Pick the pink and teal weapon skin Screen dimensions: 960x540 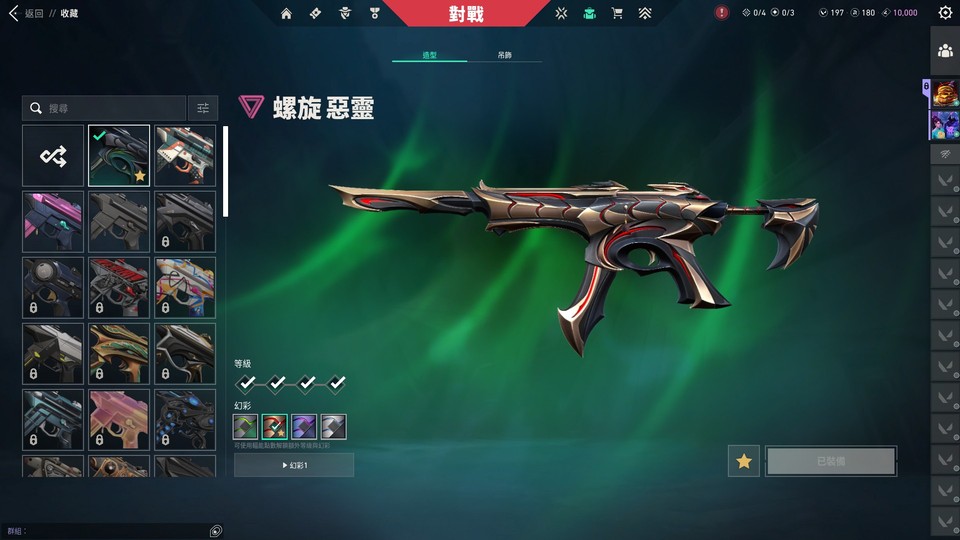pos(53,221)
